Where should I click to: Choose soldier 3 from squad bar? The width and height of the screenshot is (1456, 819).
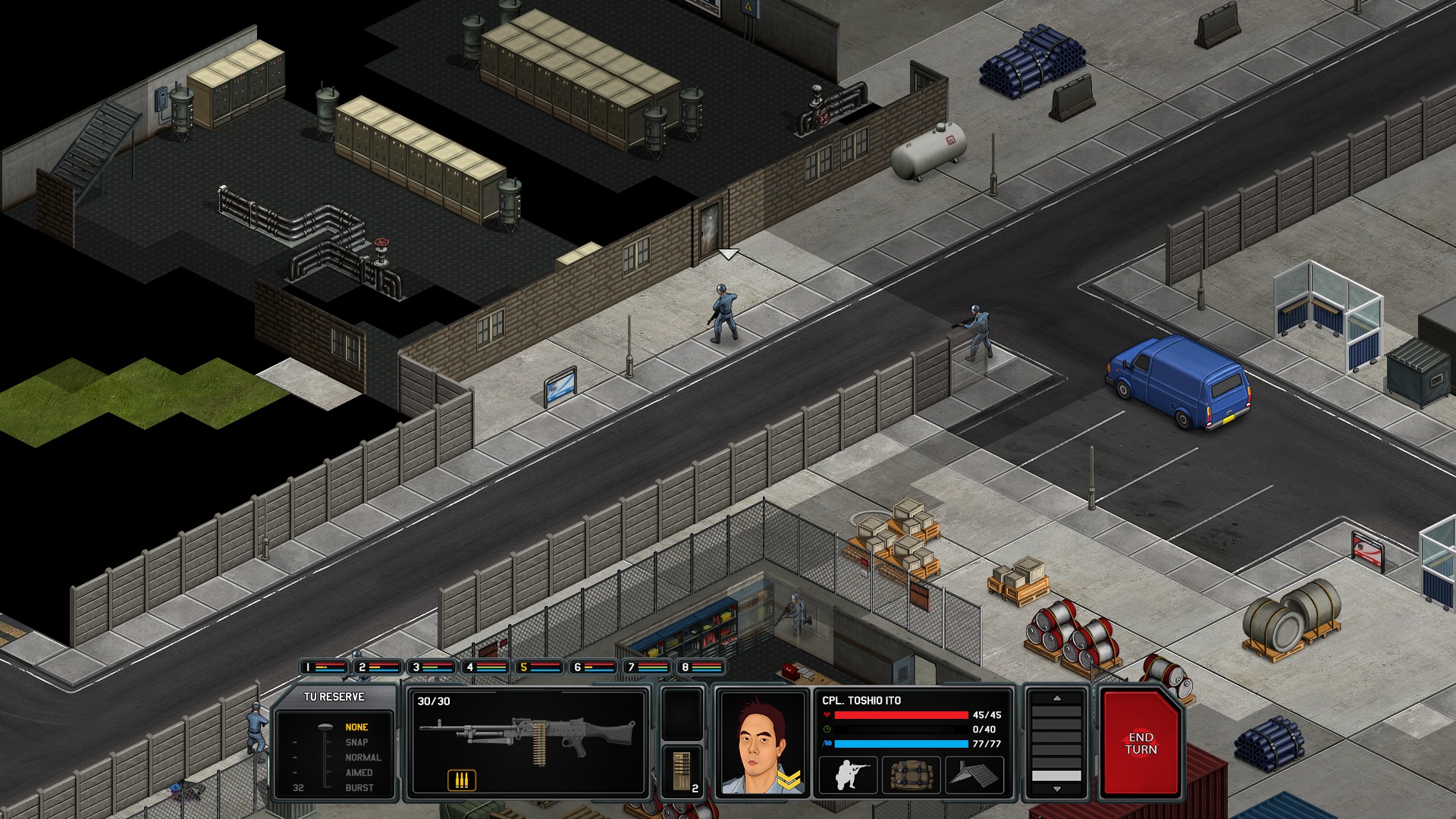click(431, 667)
